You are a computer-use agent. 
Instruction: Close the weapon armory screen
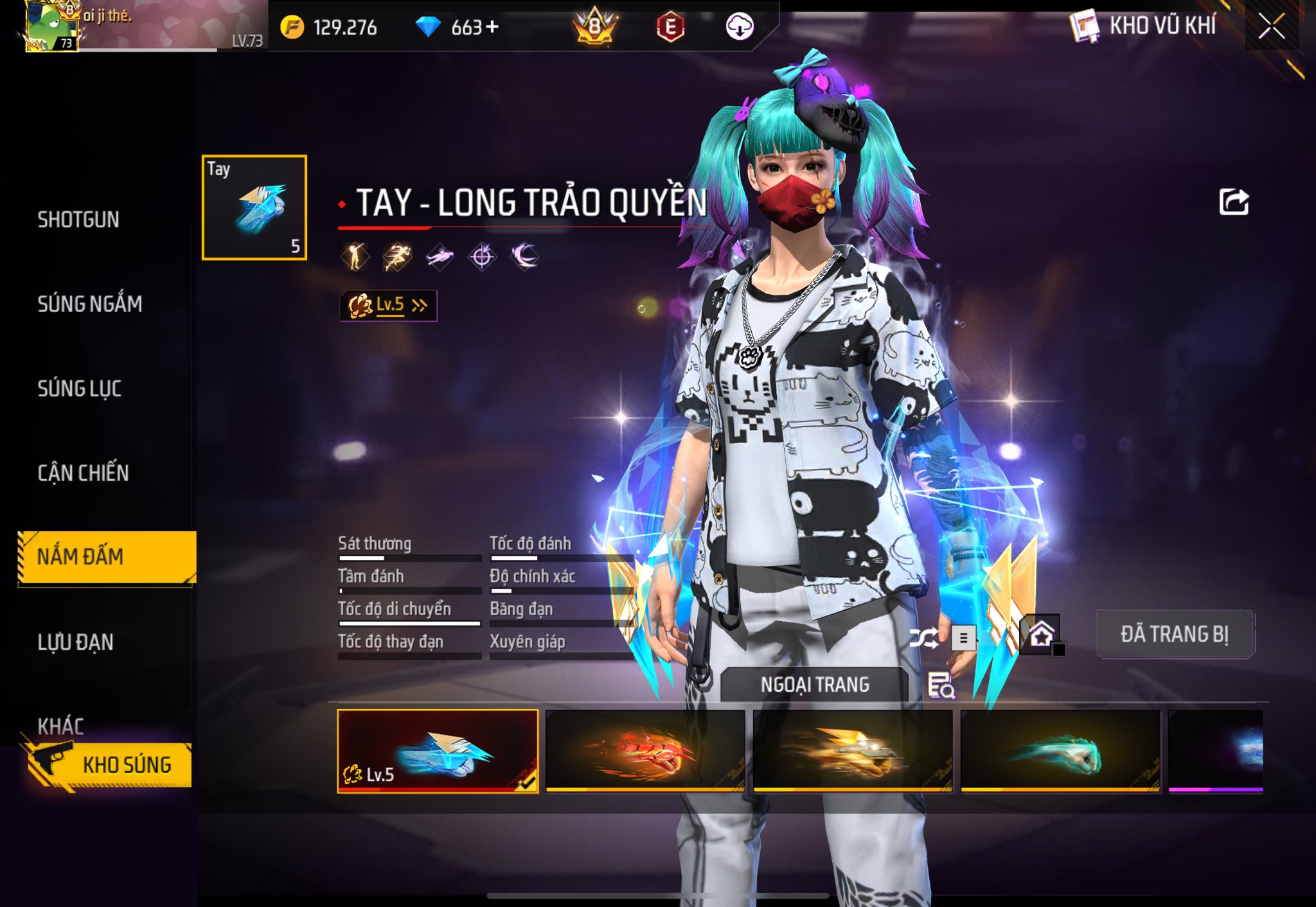(1271, 27)
